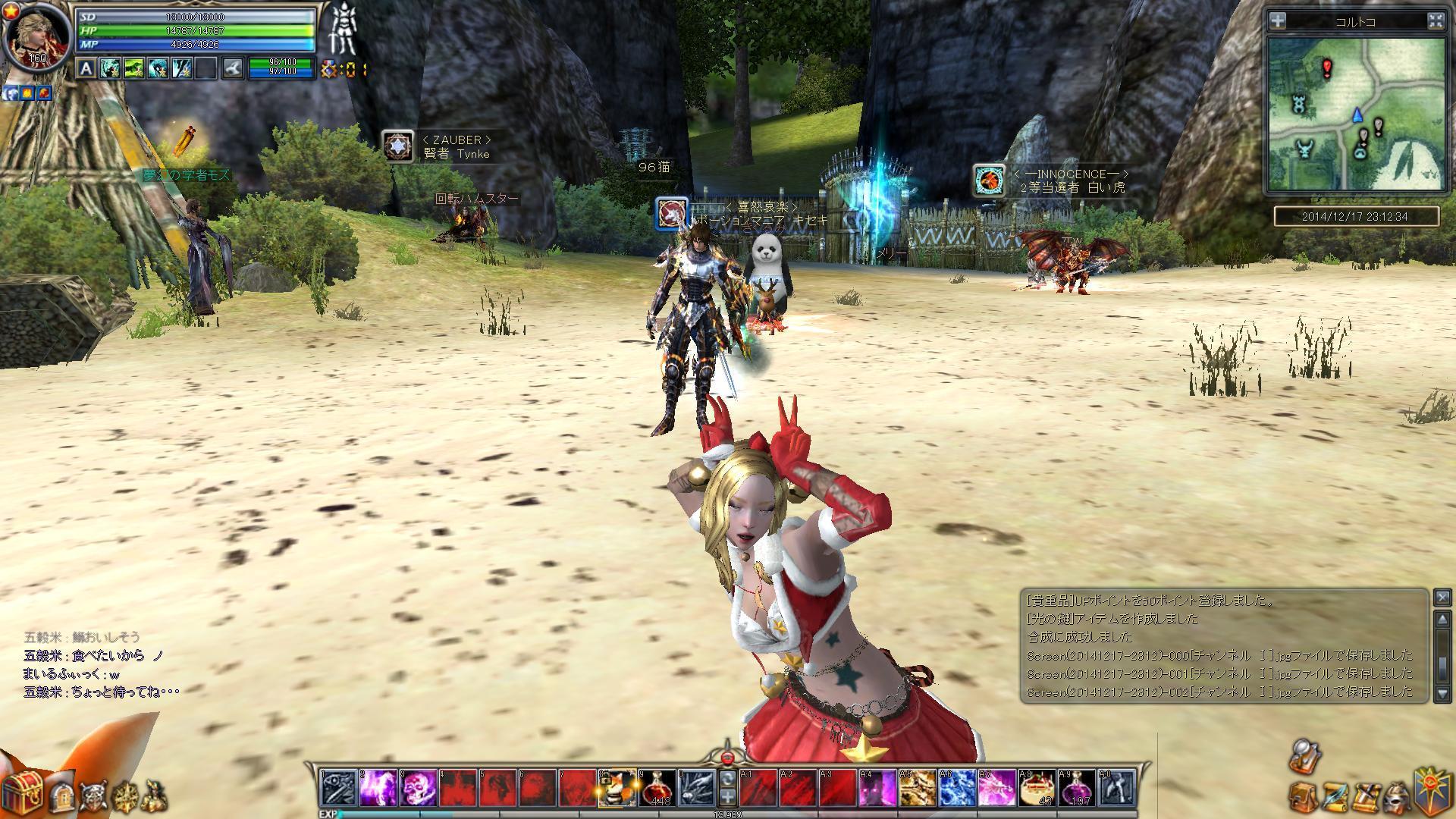Use the red potion in hotbar slot 9
The image size is (1456, 819).
[657, 788]
